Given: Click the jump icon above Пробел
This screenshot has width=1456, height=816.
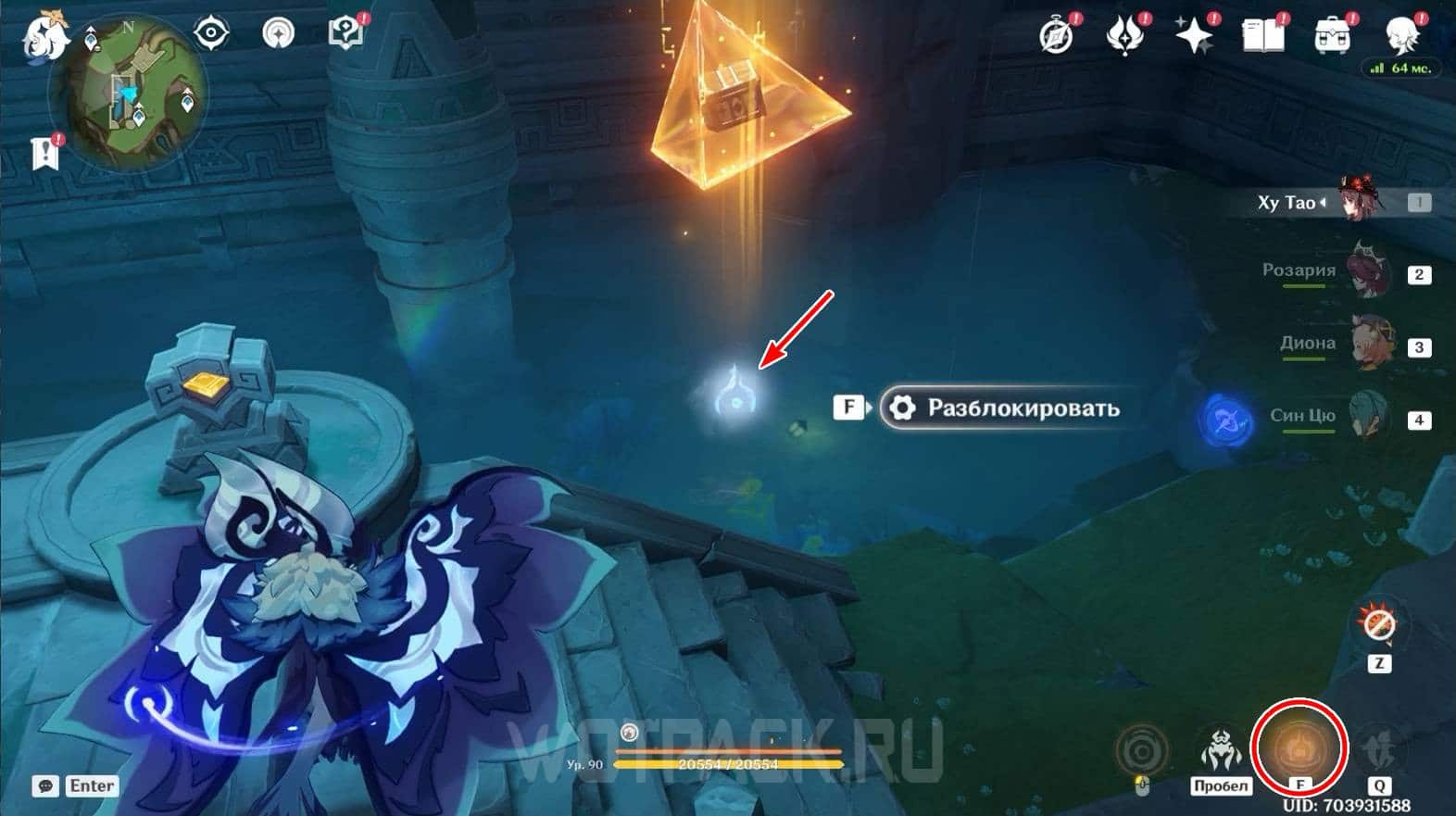Looking at the screenshot, I should click(1221, 748).
